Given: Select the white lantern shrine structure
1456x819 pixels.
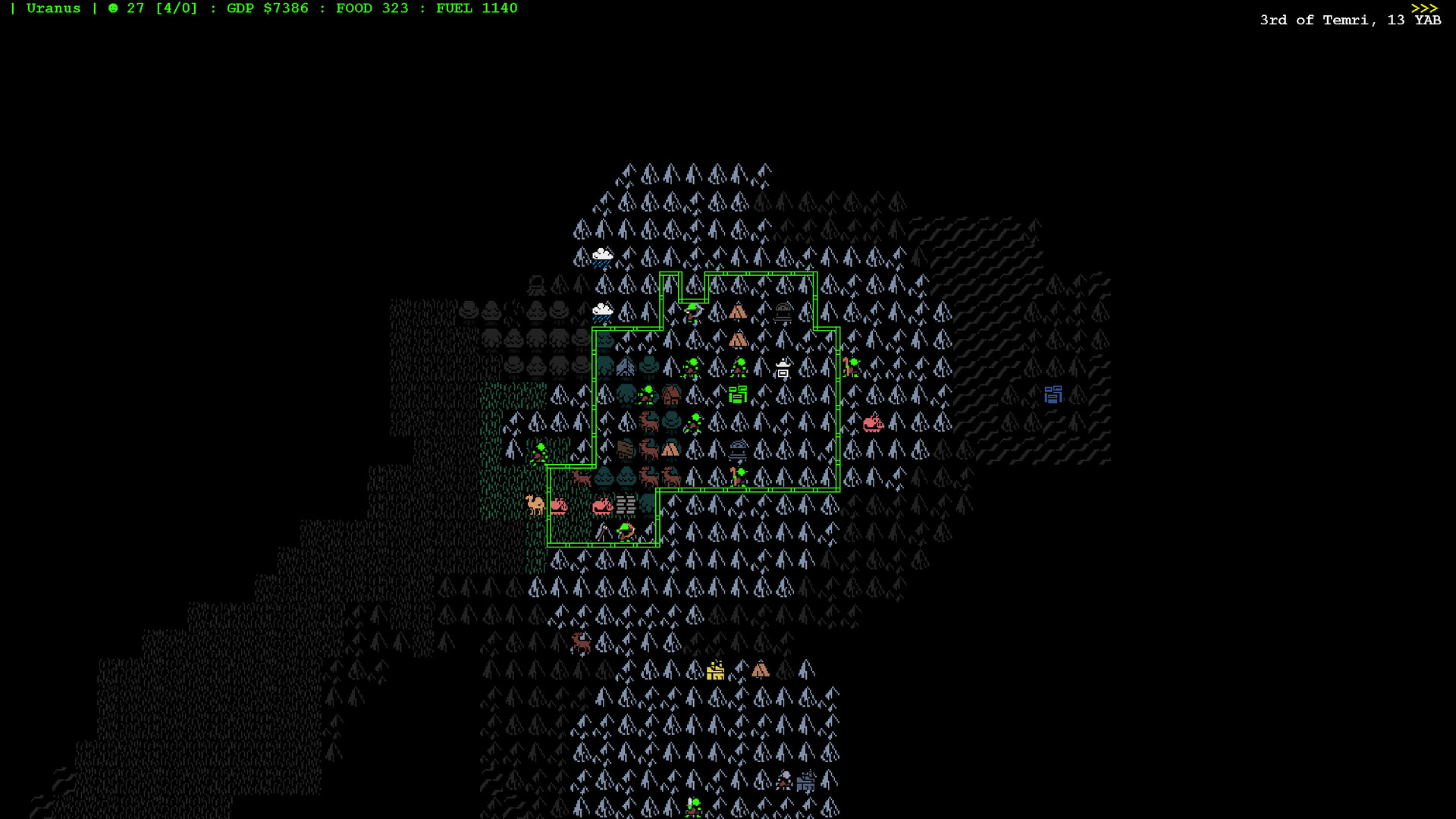Looking at the screenshot, I should [783, 369].
